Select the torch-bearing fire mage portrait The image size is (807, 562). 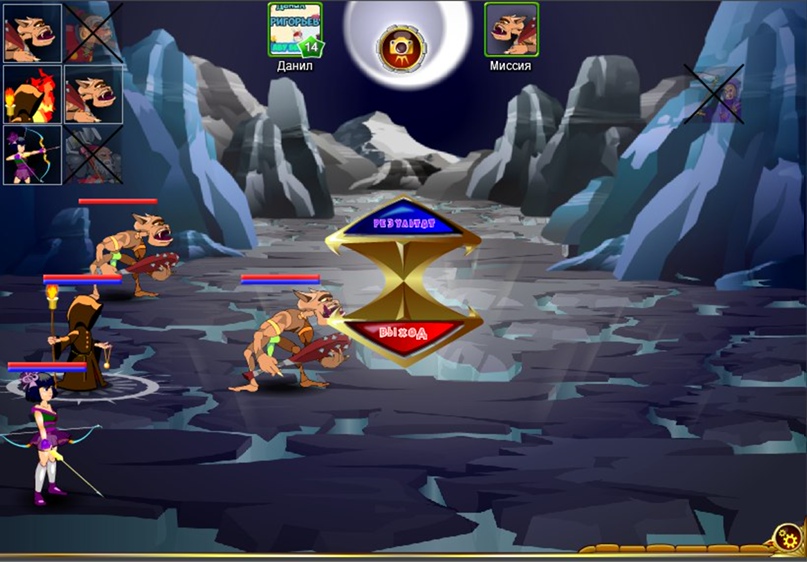32,94
